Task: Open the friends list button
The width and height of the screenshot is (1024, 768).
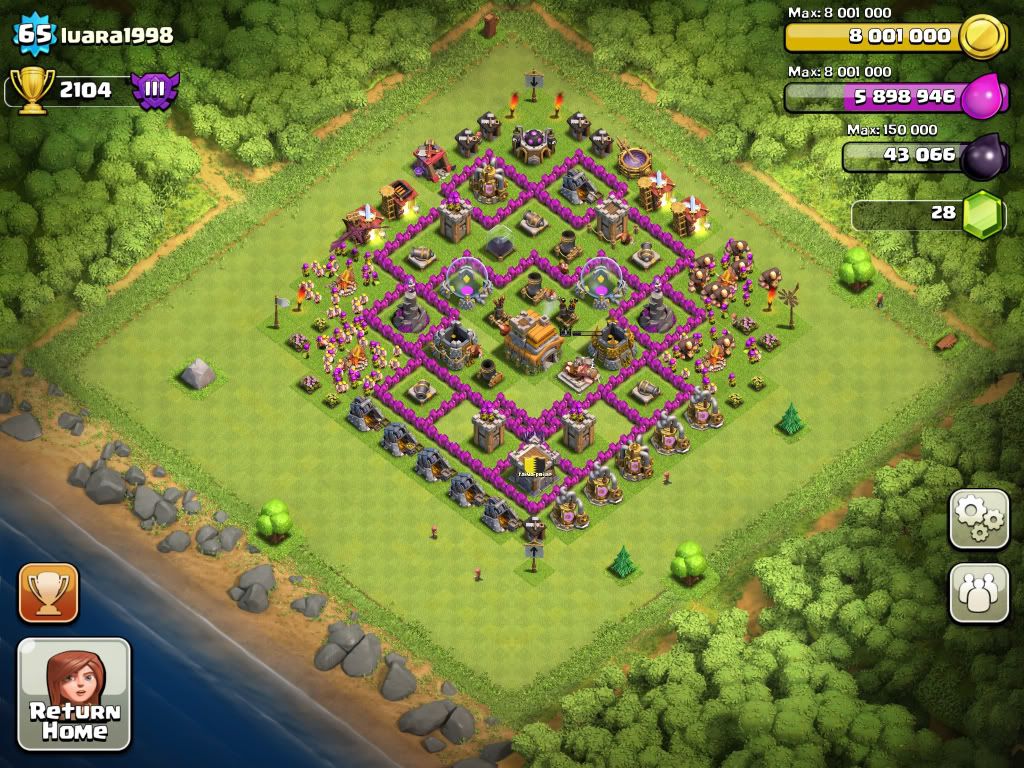Action: pyautogui.click(x=978, y=593)
